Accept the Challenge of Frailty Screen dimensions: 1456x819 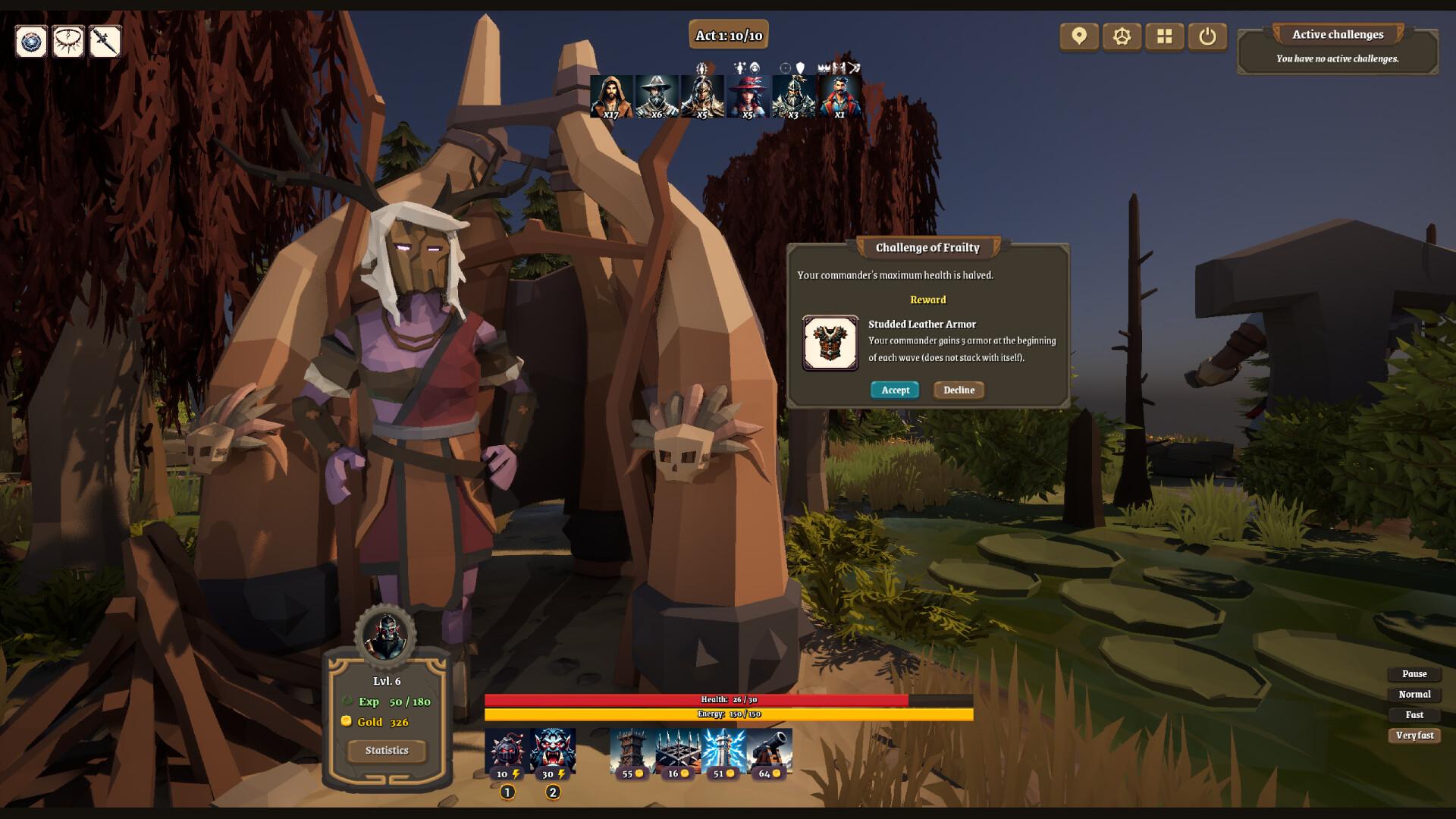tap(895, 390)
